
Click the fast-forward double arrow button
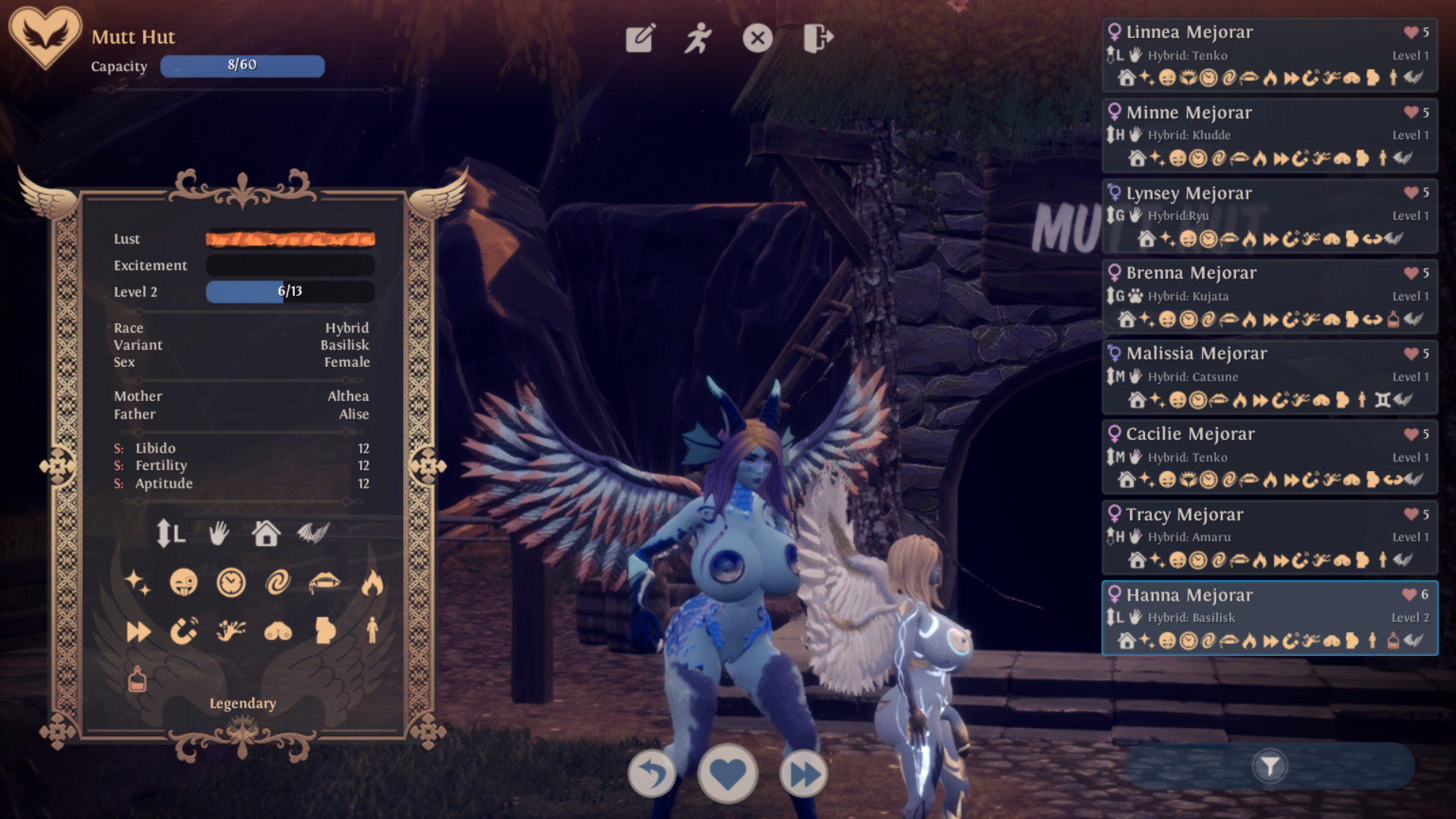804,774
